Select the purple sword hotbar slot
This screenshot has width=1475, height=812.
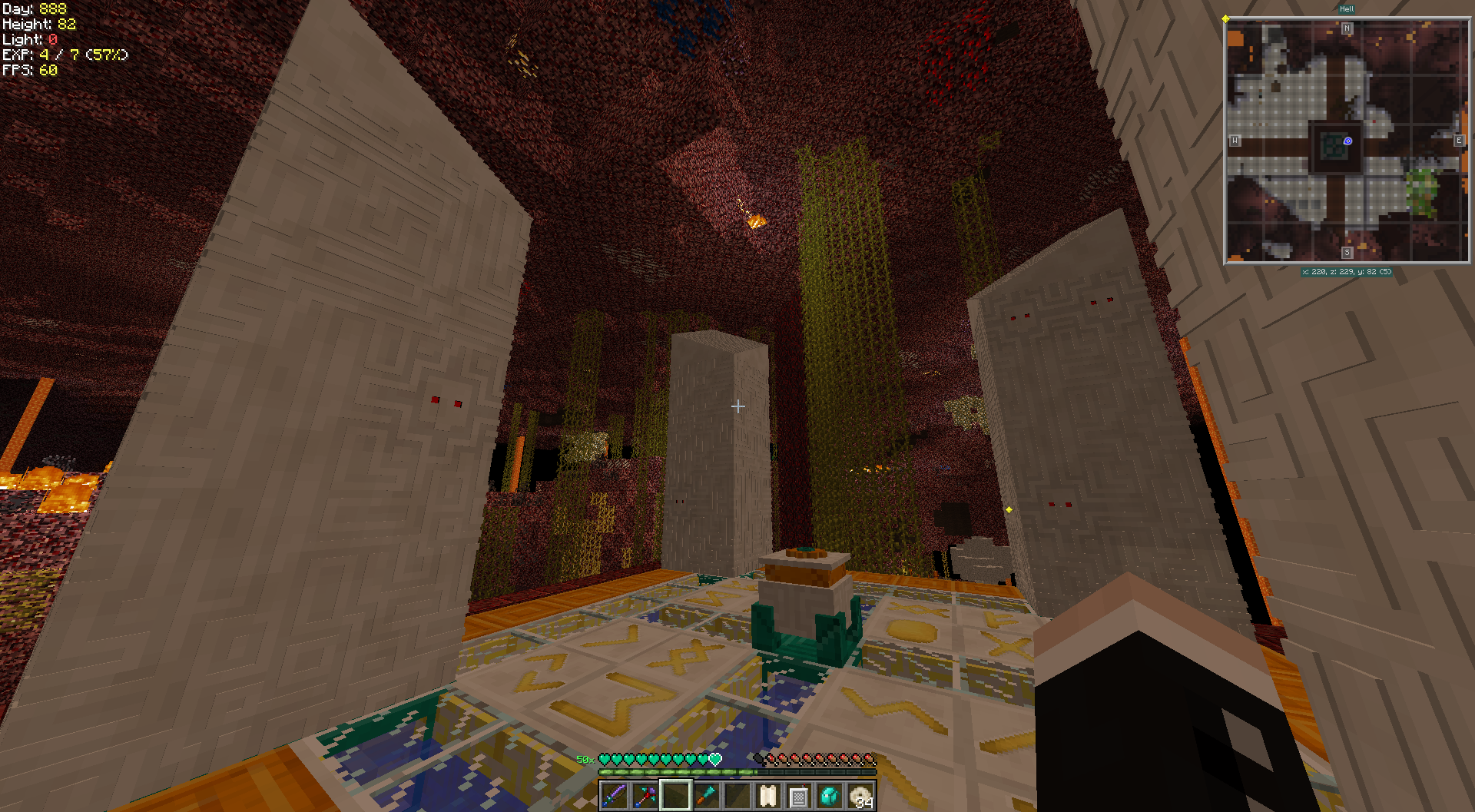(614, 796)
